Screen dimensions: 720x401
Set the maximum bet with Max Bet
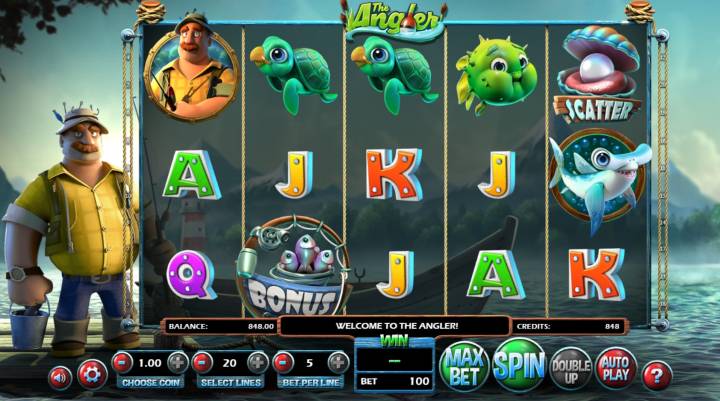pos(464,366)
